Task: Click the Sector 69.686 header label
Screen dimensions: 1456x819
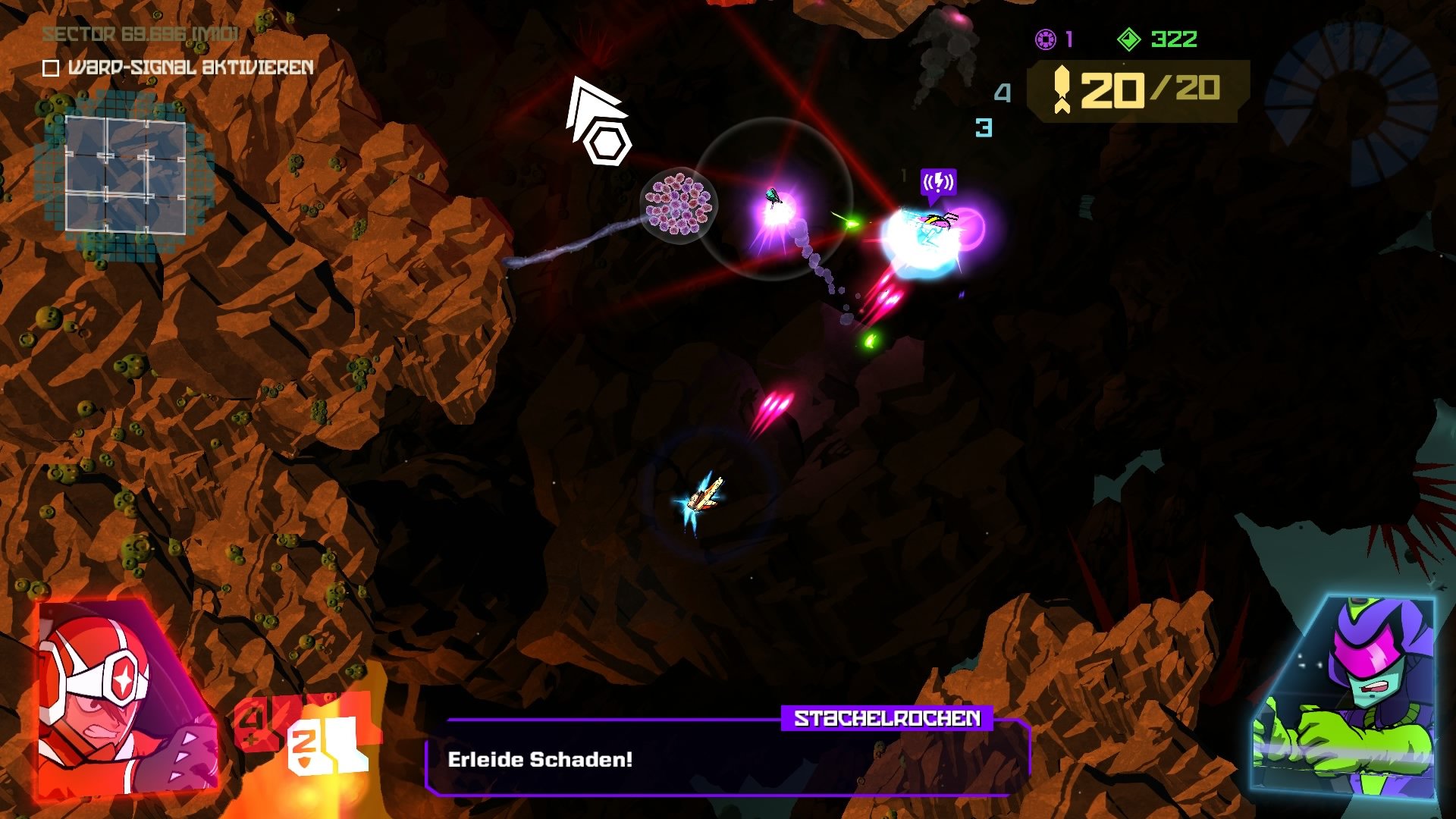Action: pyautogui.click(x=140, y=34)
